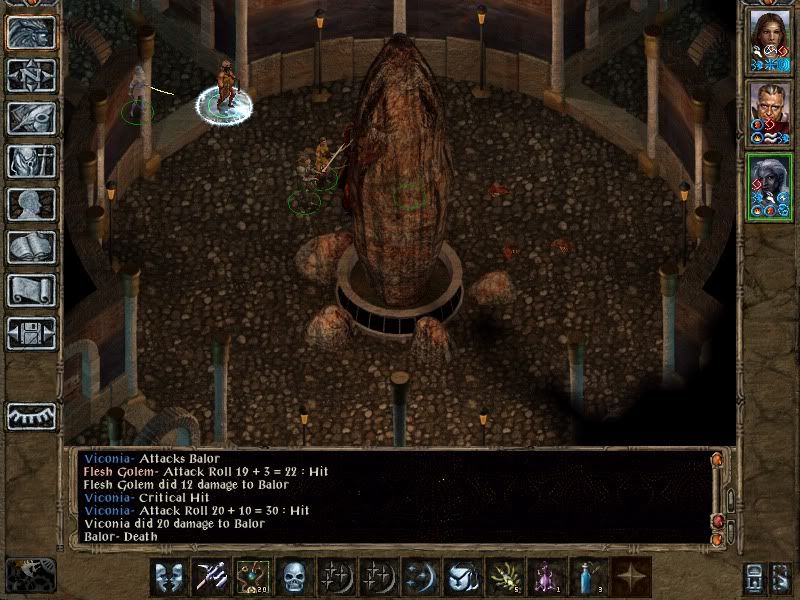Viewport: 800px width, 600px height.
Task: Click the closed-eye rest button
Action: (31, 415)
